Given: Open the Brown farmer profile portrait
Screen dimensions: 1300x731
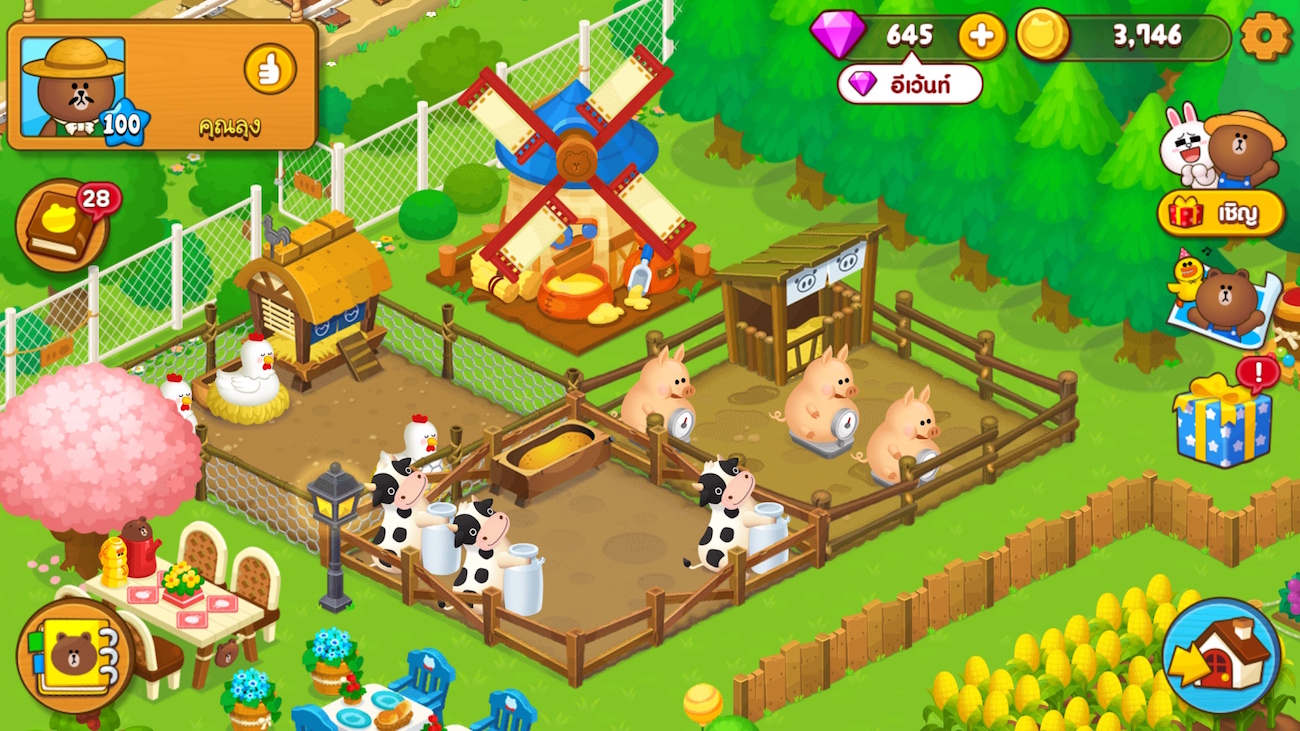Looking at the screenshot, I should [73, 87].
